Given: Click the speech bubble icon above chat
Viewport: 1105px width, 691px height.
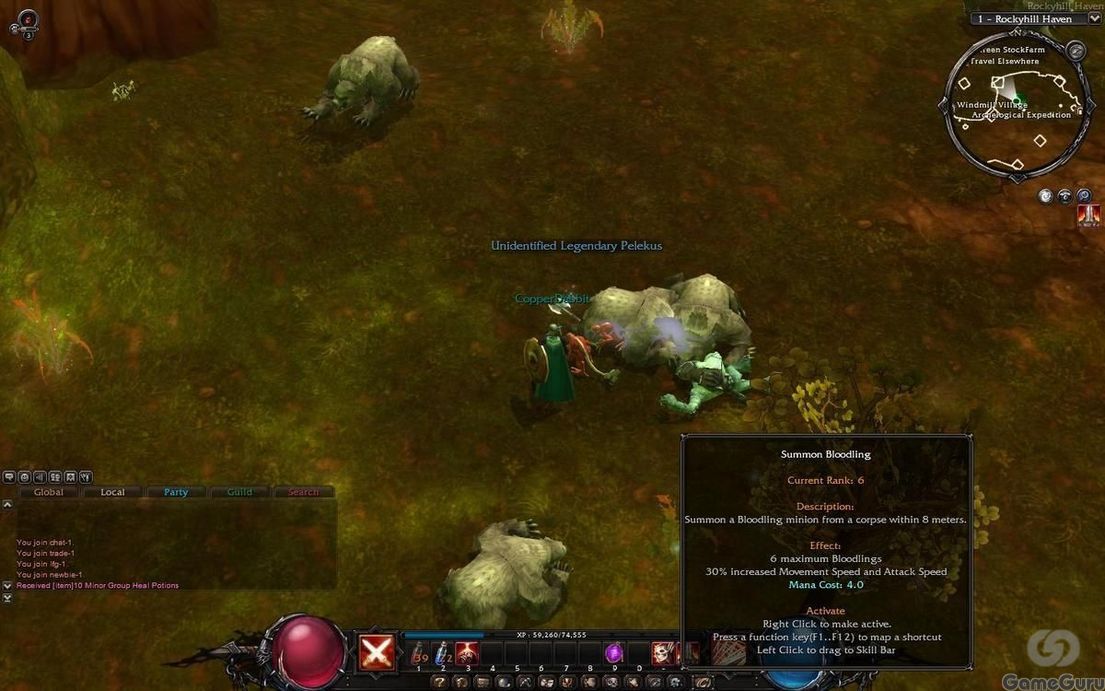Looking at the screenshot, I should pos(9,477).
